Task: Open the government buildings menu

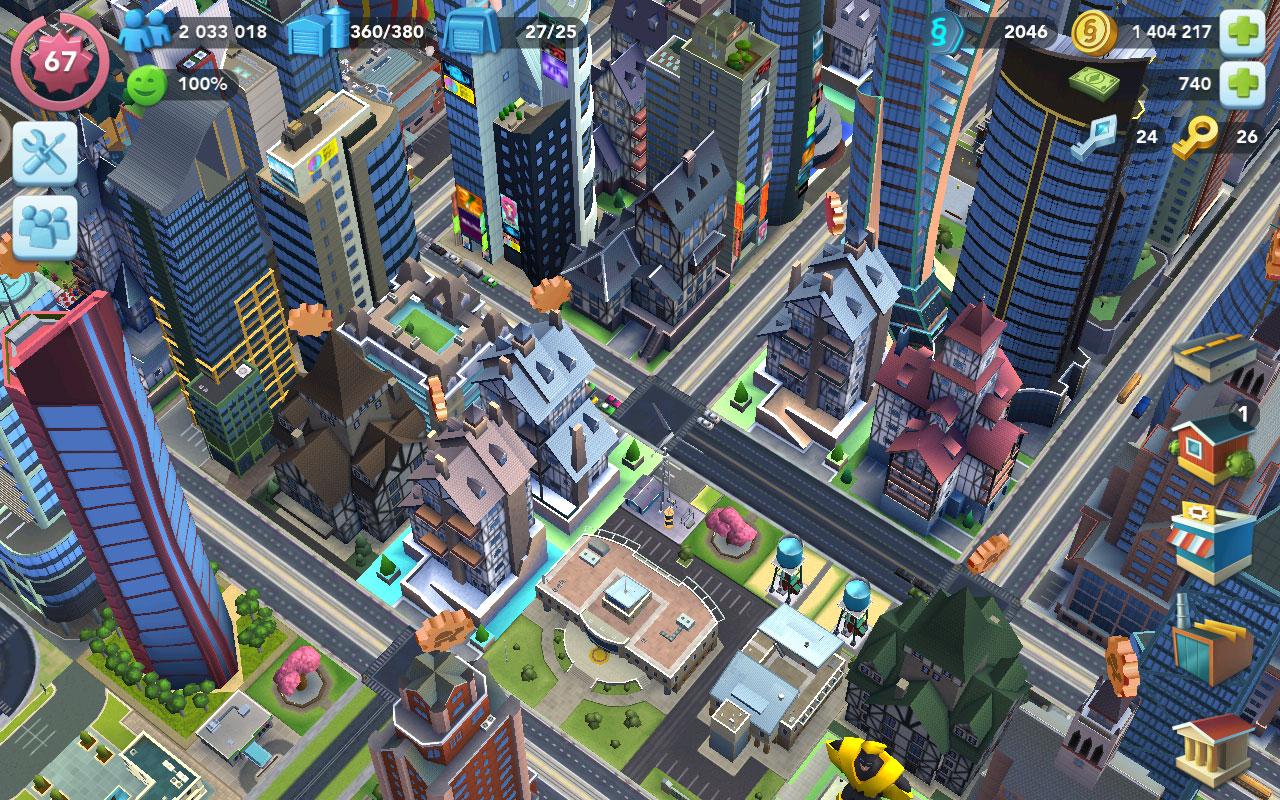Action: [1213, 750]
